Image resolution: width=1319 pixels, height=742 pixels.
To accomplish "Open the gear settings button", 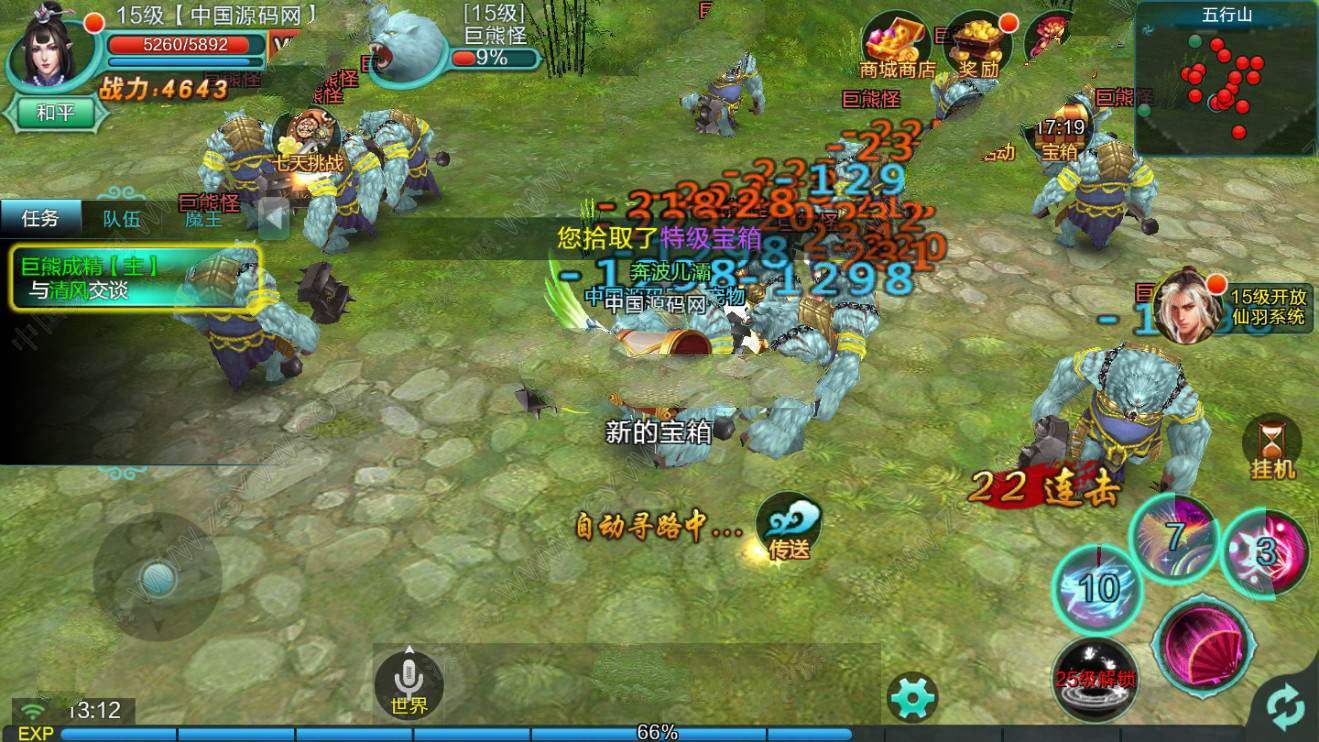I will point(912,697).
